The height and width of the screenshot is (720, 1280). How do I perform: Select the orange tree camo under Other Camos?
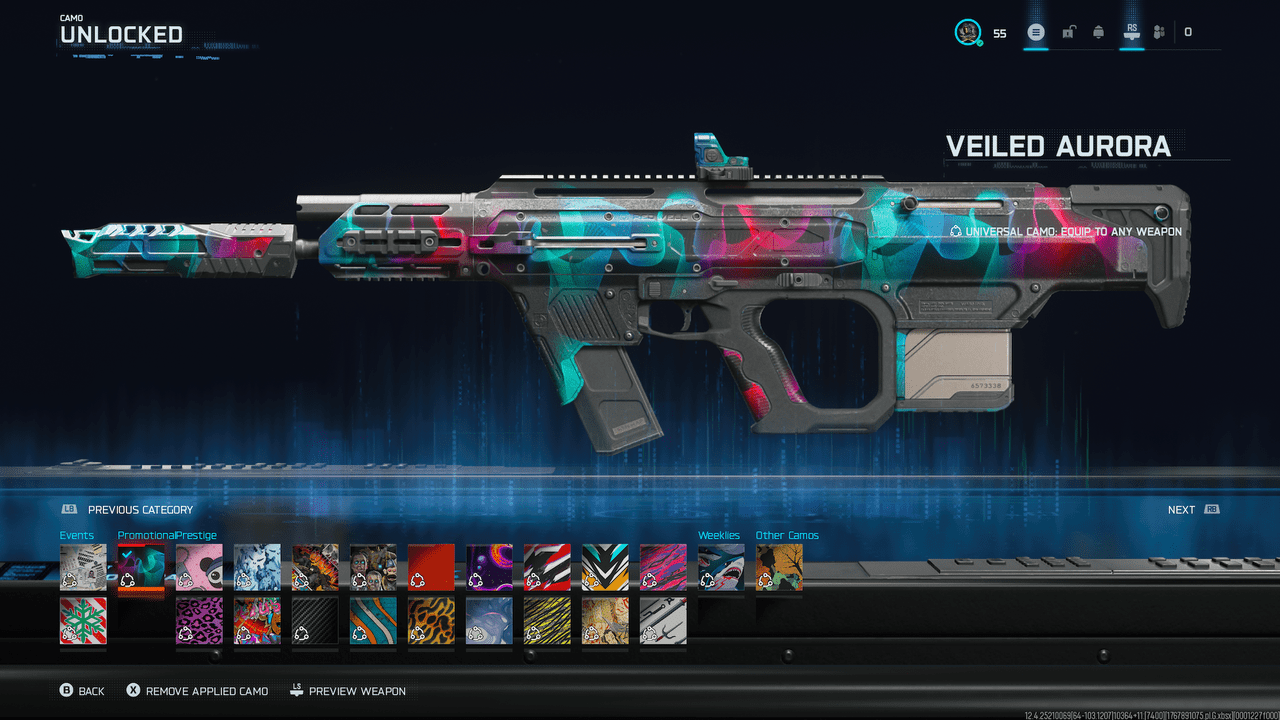click(779, 568)
